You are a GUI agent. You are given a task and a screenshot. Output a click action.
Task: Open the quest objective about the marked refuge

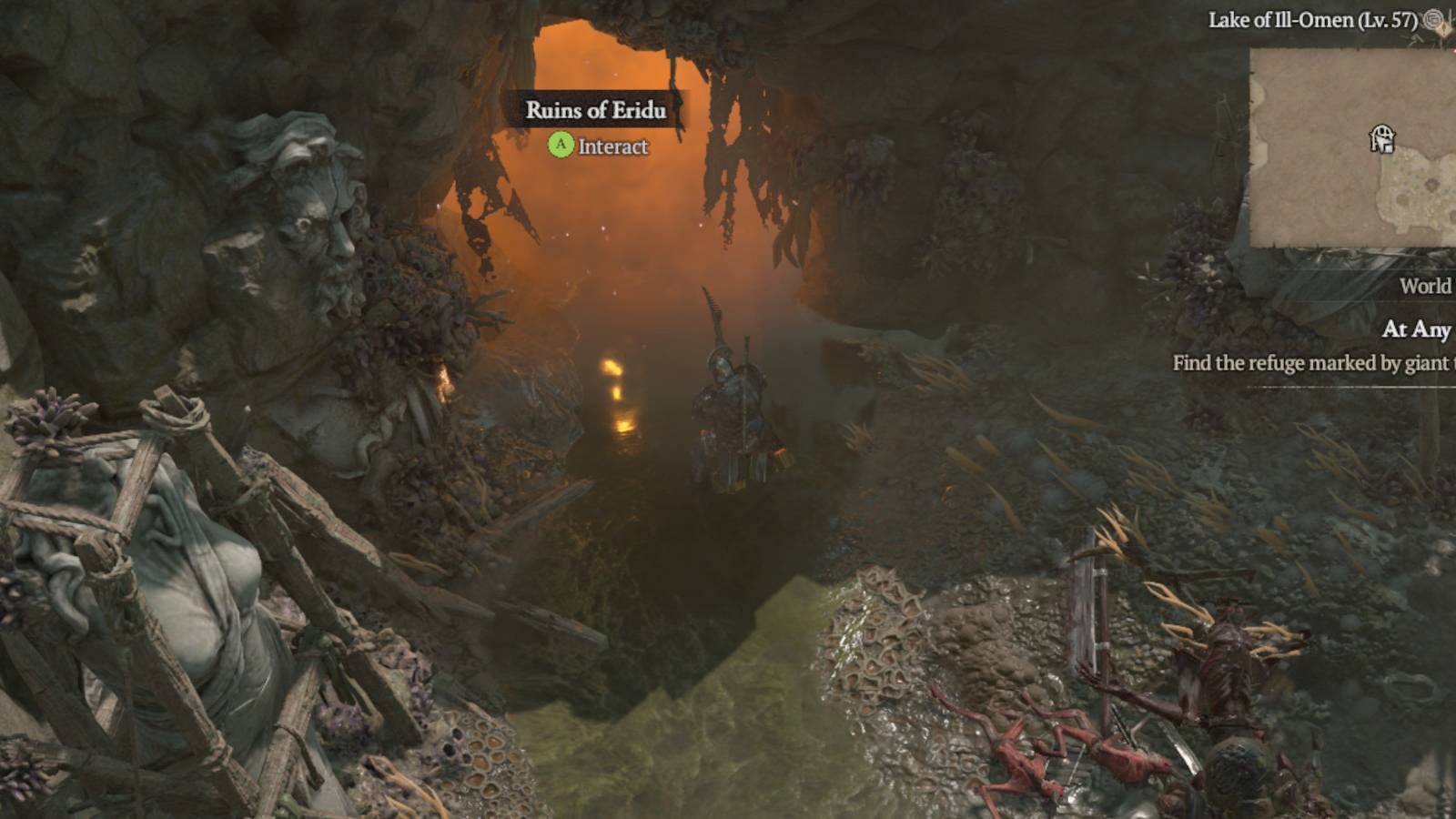(1312, 362)
